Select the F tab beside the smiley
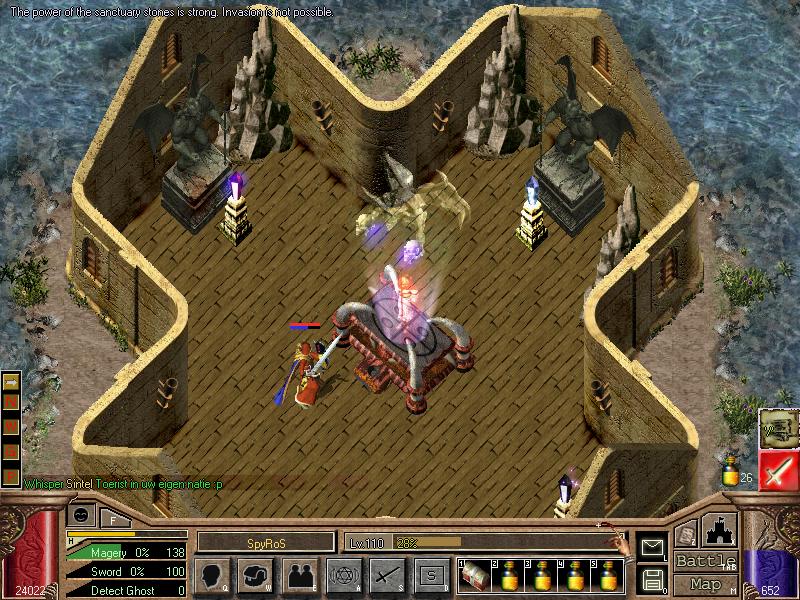This screenshot has width=800, height=600. 113,518
